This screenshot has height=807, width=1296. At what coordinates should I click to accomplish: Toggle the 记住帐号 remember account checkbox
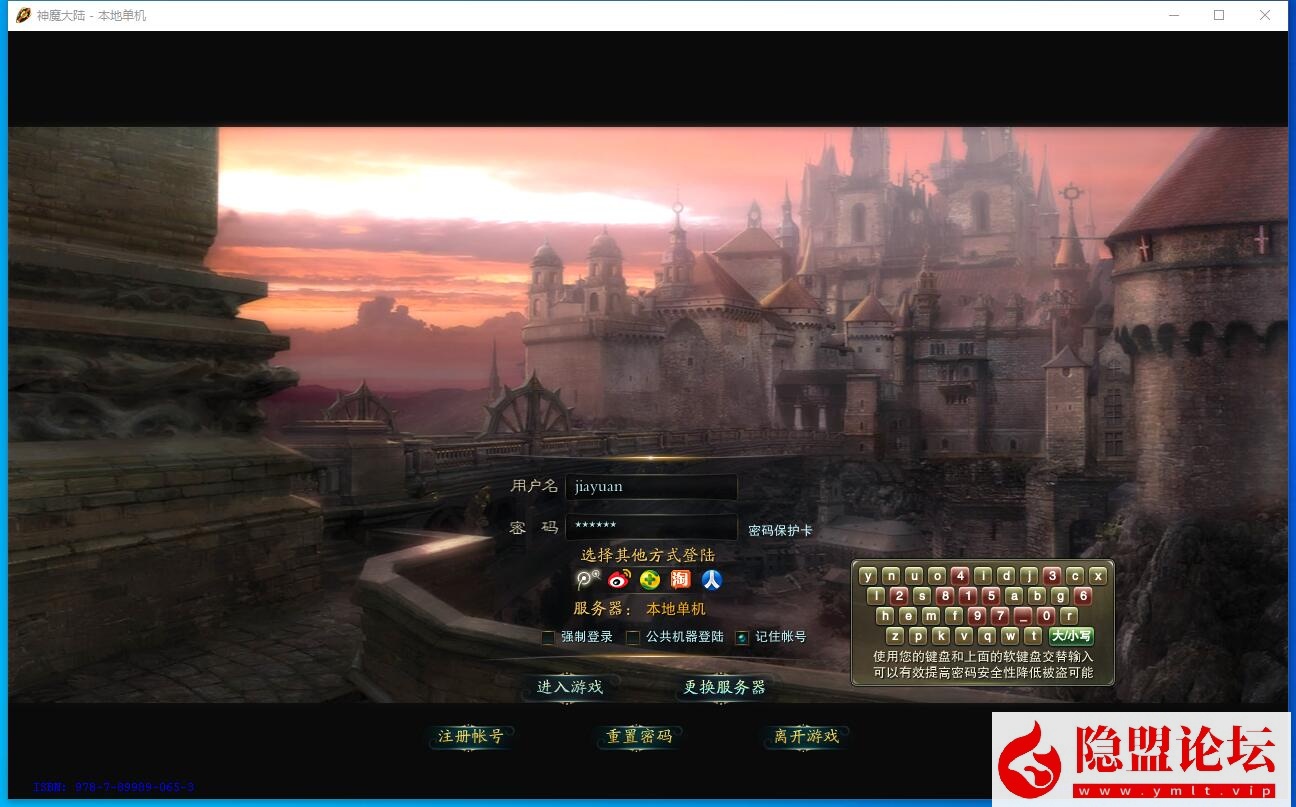[x=742, y=637]
